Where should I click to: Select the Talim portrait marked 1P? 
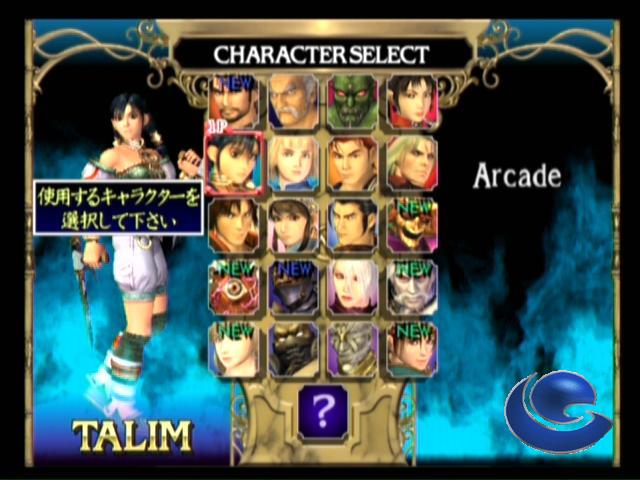pyautogui.click(x=234, y=162)
